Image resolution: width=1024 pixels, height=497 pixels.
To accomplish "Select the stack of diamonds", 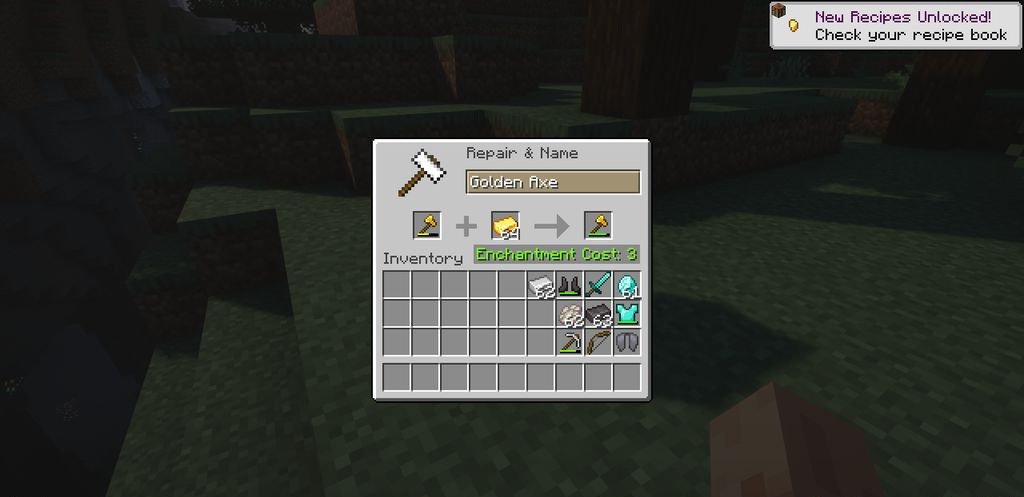I will [628, 285].
